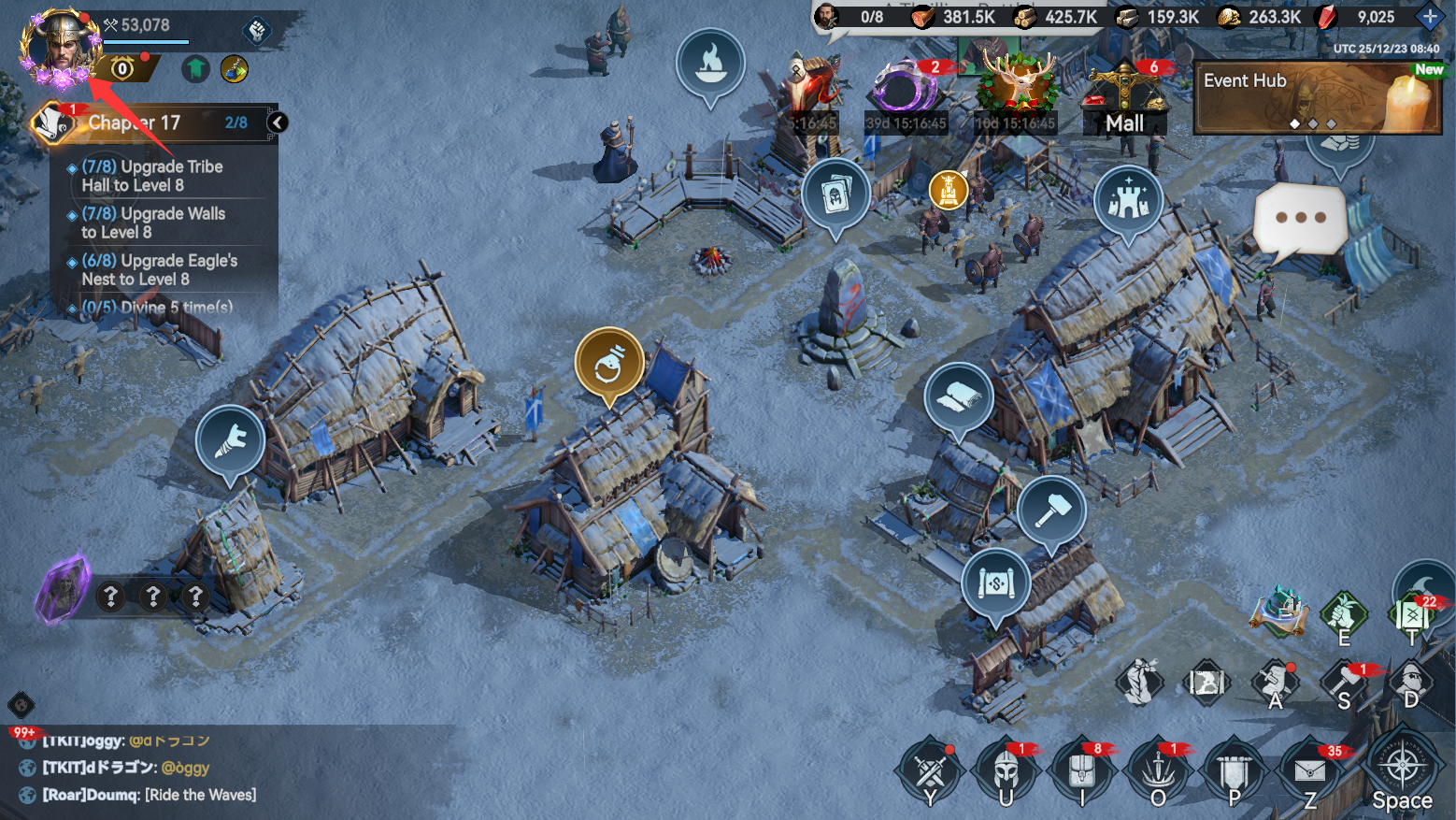Select Upgrade Tribe Hall to Level 8 quest
The height and width of the screenshot is (820, 1456).
[152, 176]
